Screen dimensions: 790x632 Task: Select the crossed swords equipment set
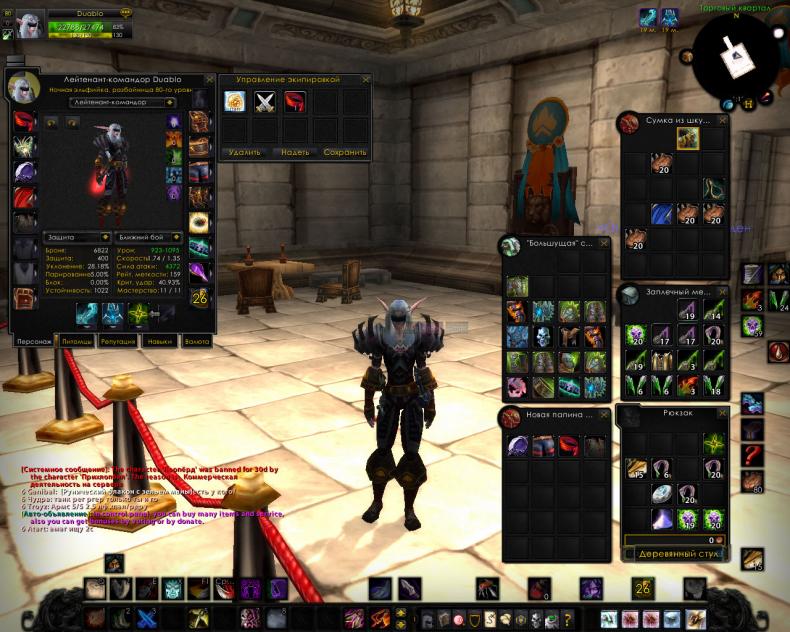point(265,101)
